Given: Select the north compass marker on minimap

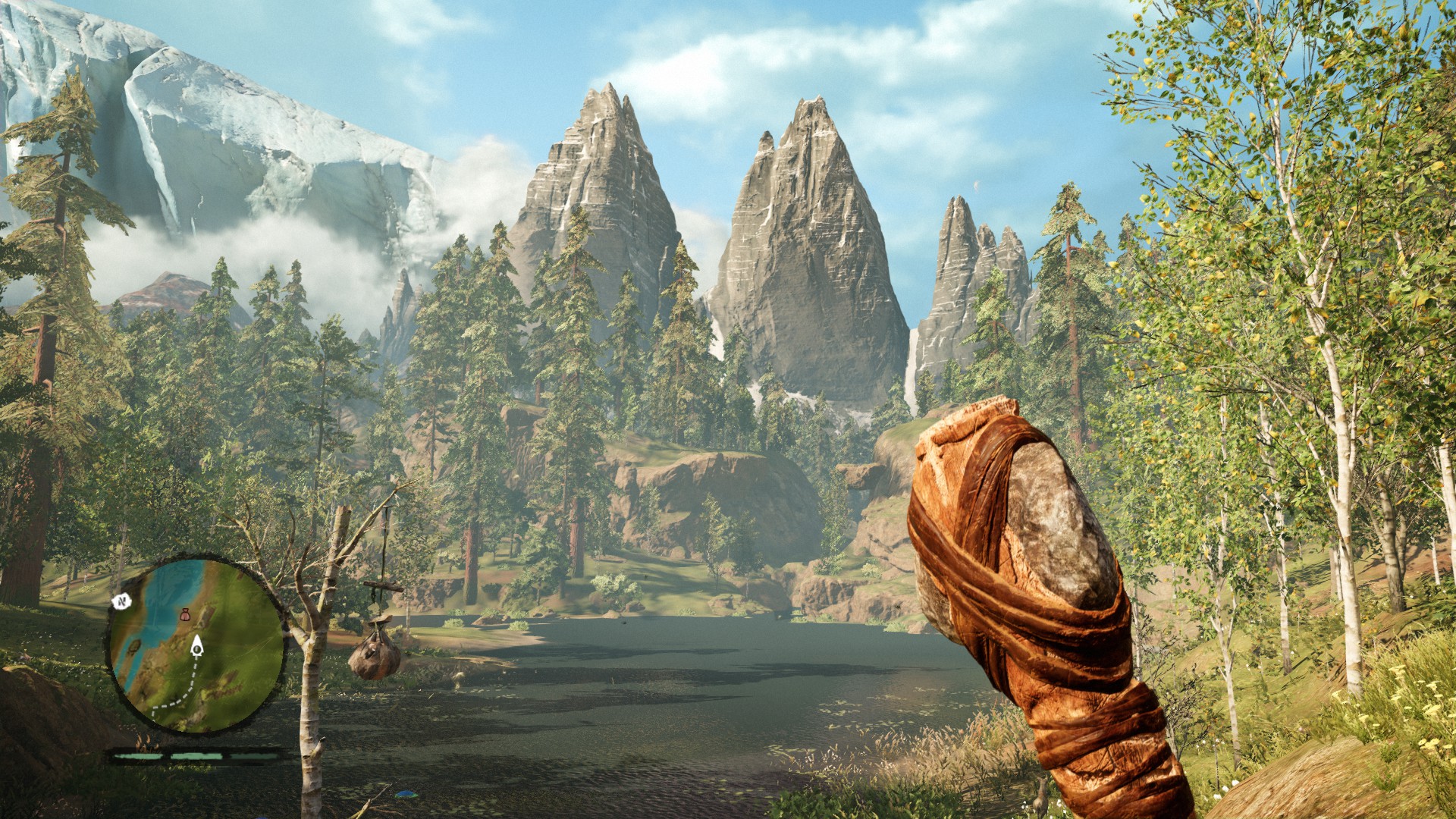Looking at the screenshot, I should coord(121,601).
